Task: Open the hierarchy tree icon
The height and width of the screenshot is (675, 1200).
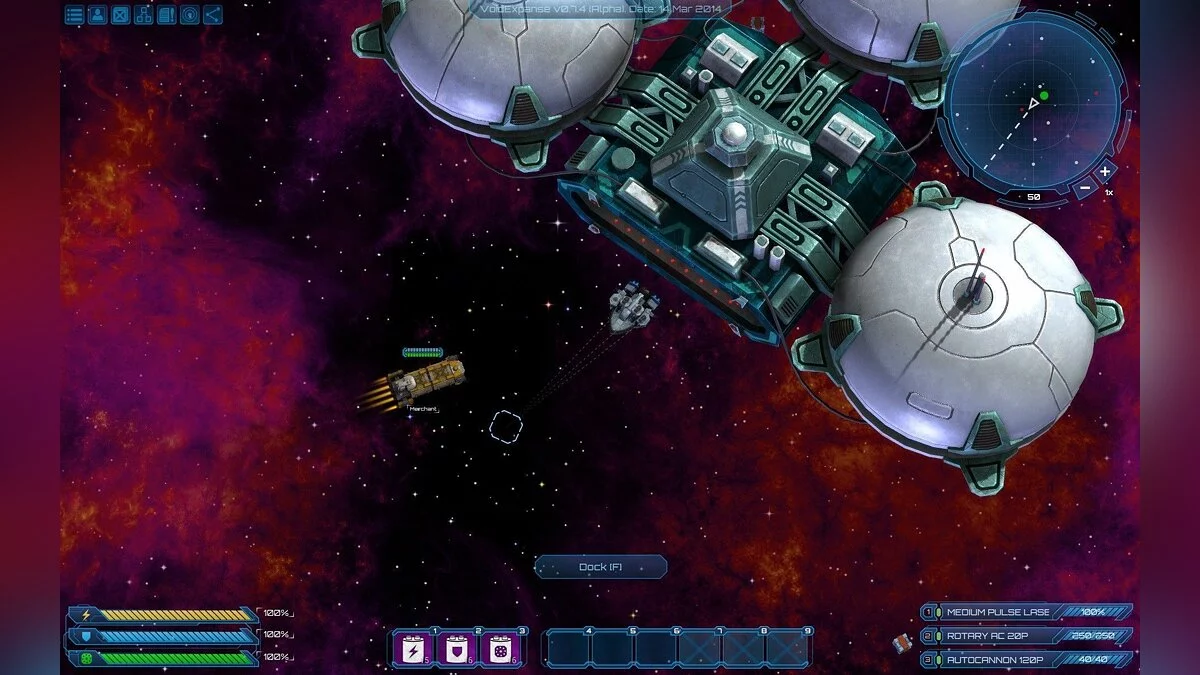Action: click(143, 15)
